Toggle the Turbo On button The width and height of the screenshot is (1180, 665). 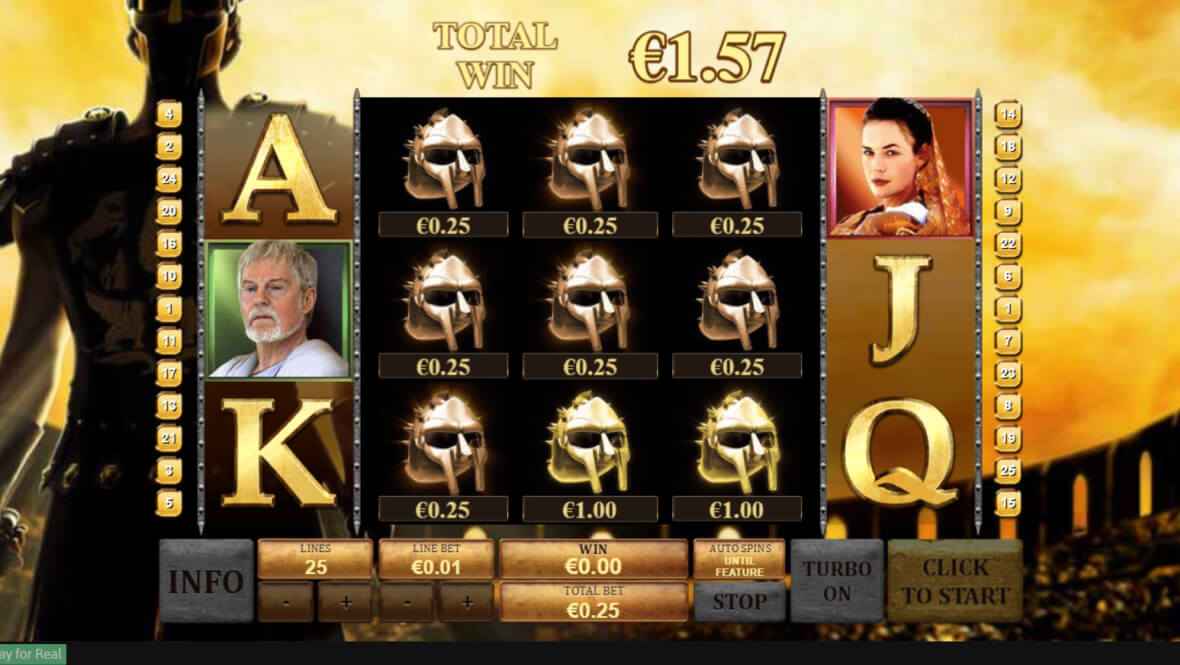(837, 581)
